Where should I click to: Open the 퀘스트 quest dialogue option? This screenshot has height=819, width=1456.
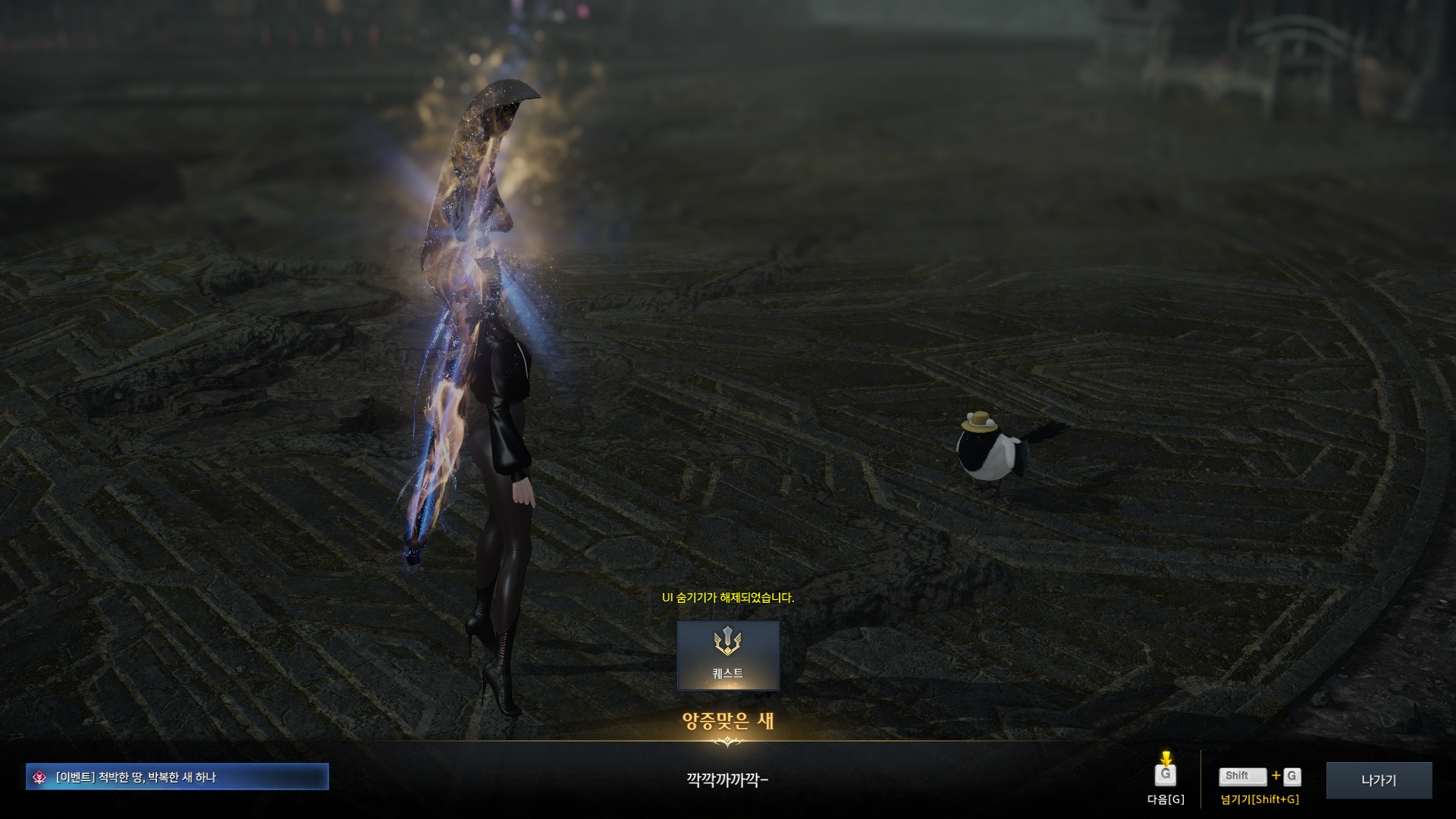pos(727,655)
